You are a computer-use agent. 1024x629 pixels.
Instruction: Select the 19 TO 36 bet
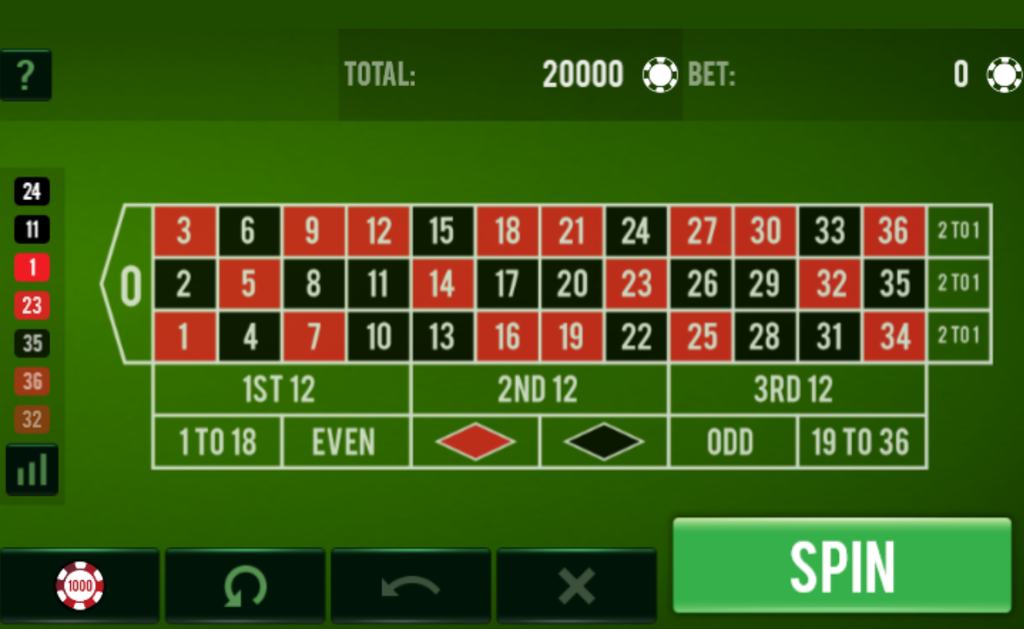pos(861,442)
